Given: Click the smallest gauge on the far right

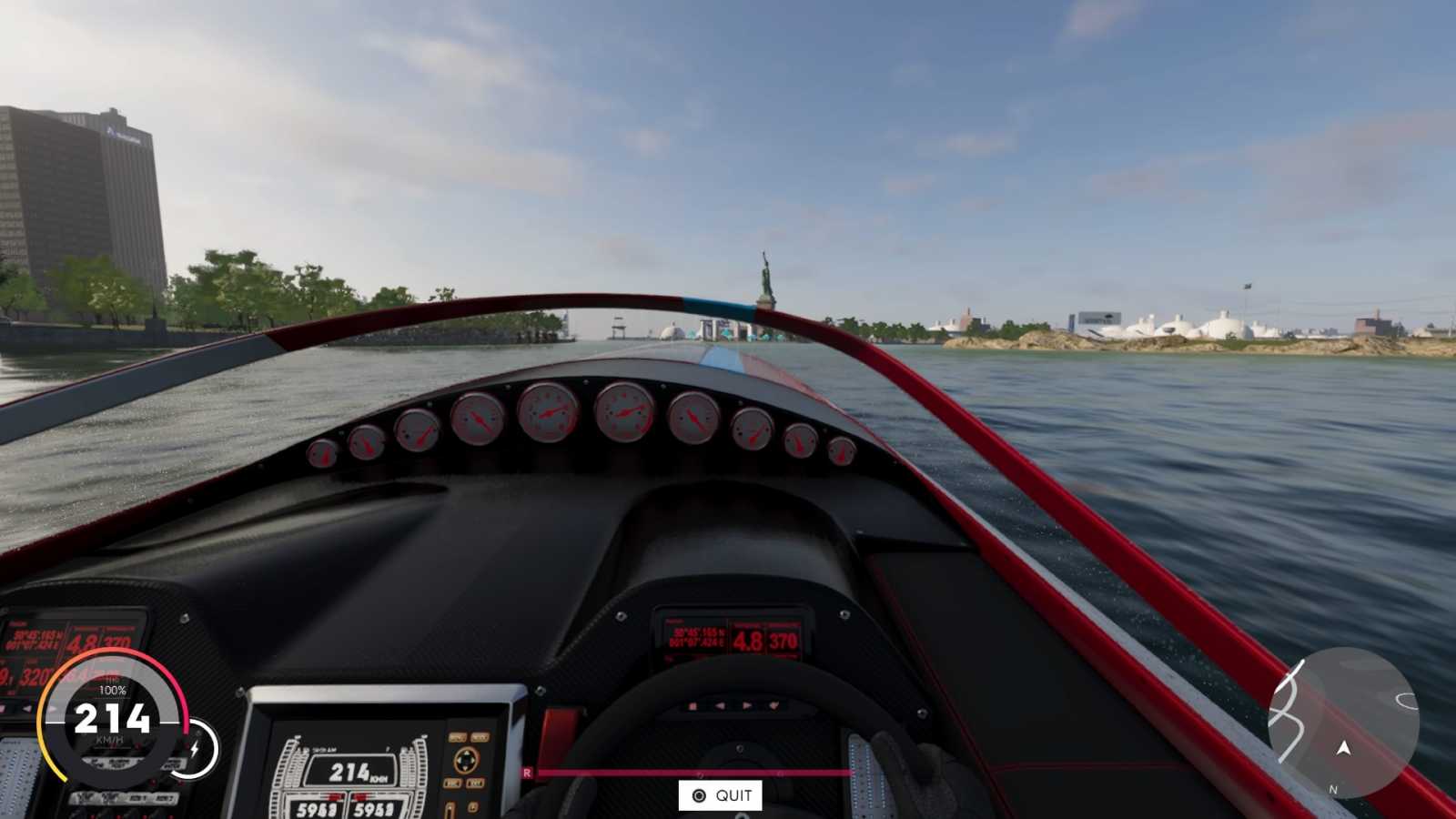Looking at the screenshot, I should [x=841, y=450].
